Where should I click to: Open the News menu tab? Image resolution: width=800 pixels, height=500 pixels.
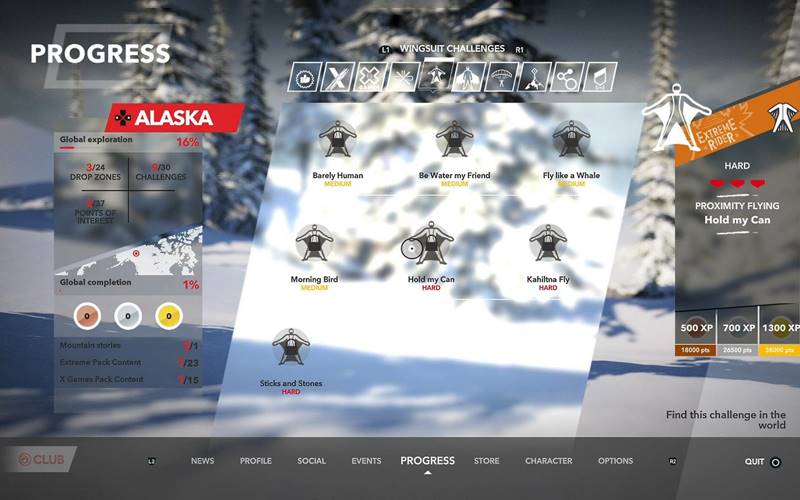click(203, 461)
